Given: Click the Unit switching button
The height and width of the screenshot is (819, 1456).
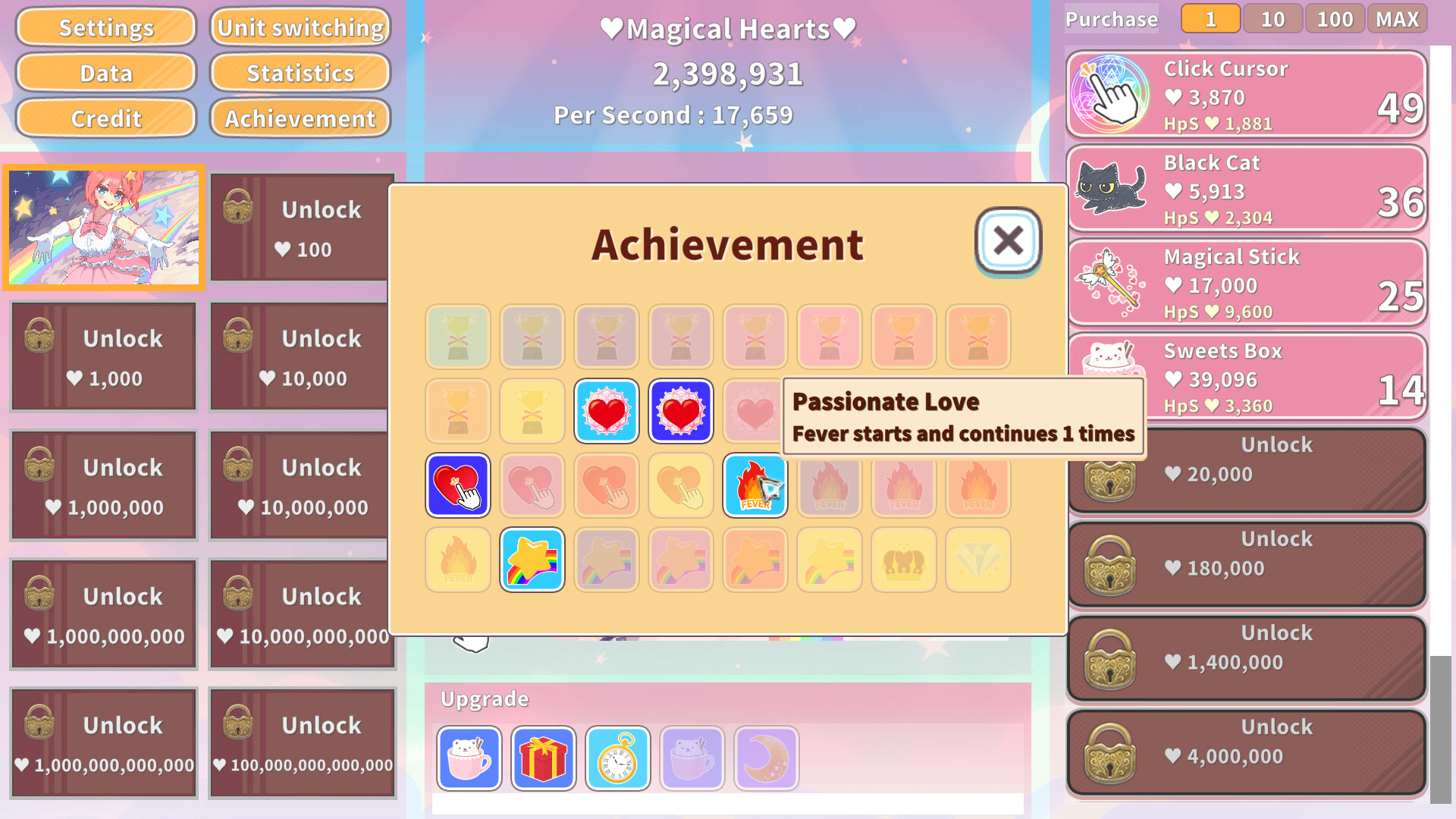Looking at the screenshot, I should click(300, 27).
